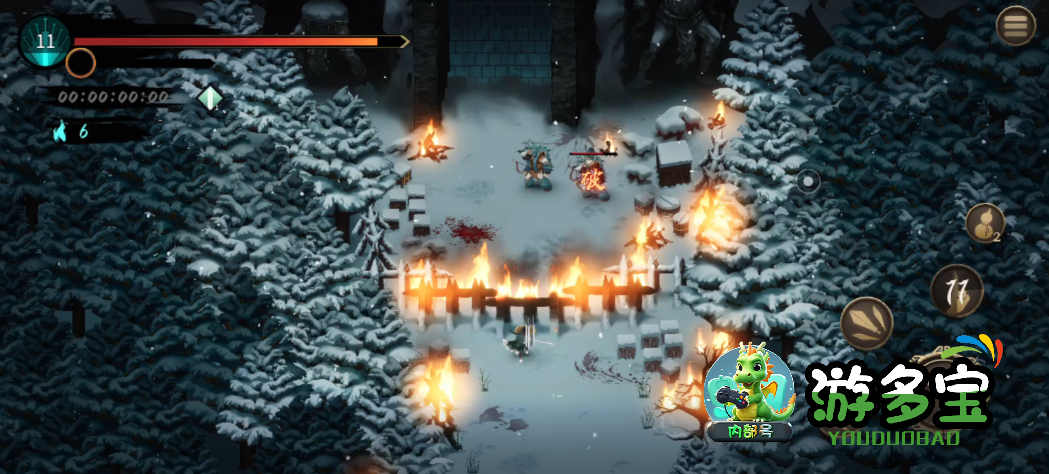Open the hamburger menu button
This screenshot has width=1049, height=474.
click(x=1016, y=26)
